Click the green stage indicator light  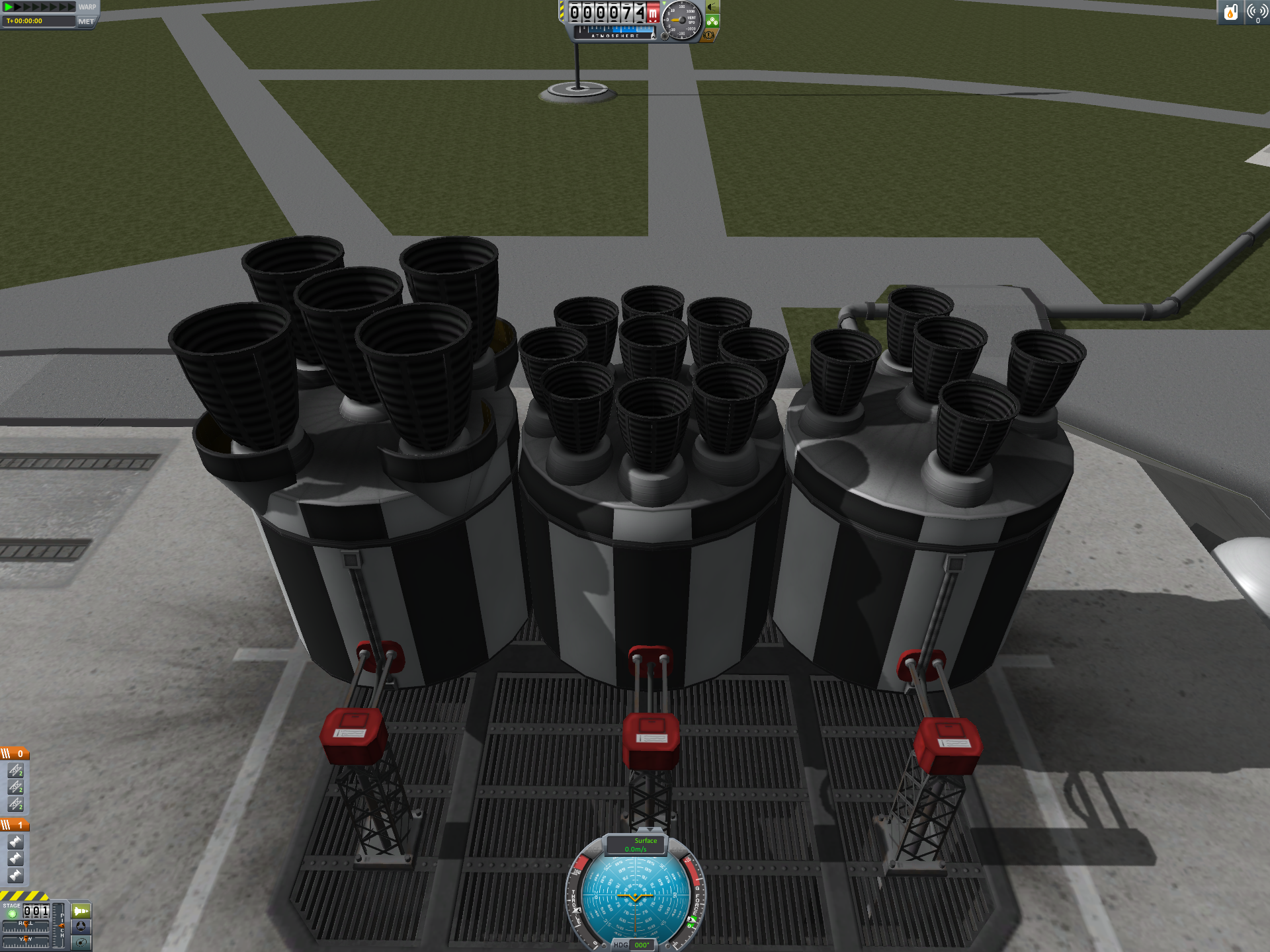coord(12,914)
